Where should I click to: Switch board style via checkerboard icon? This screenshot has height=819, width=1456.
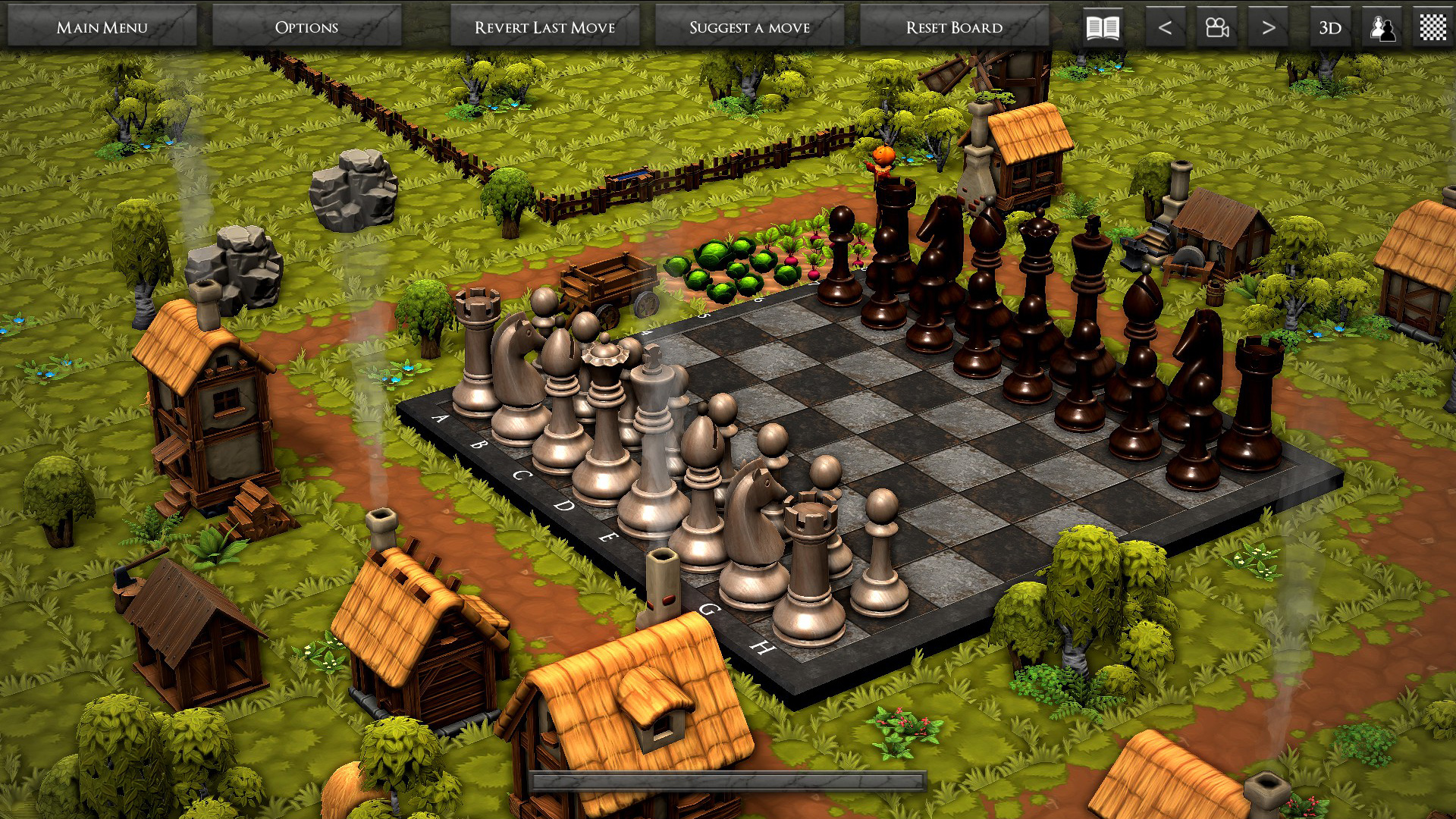(x=1432, y=26)
